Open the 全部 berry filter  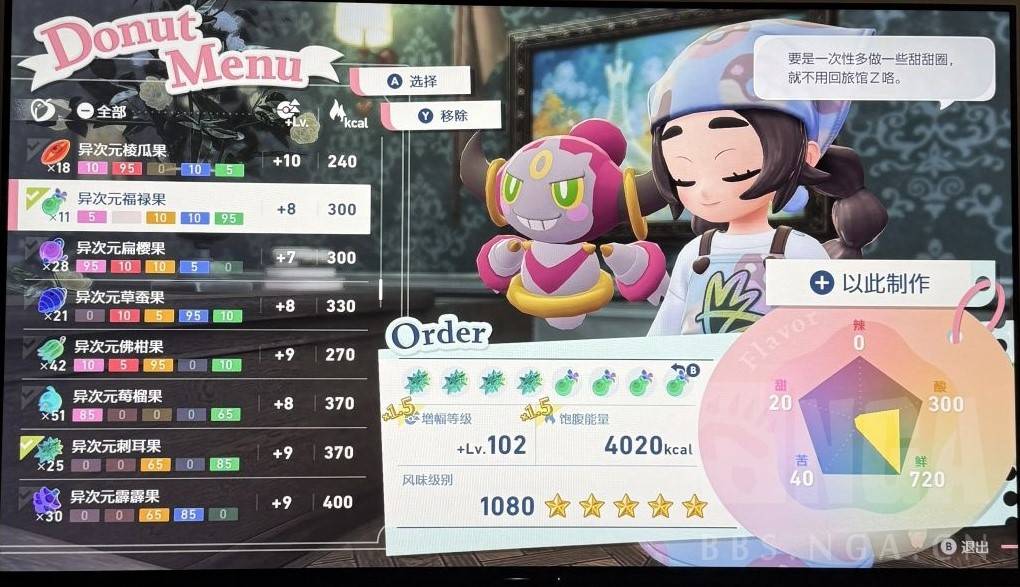click(100, 111)
